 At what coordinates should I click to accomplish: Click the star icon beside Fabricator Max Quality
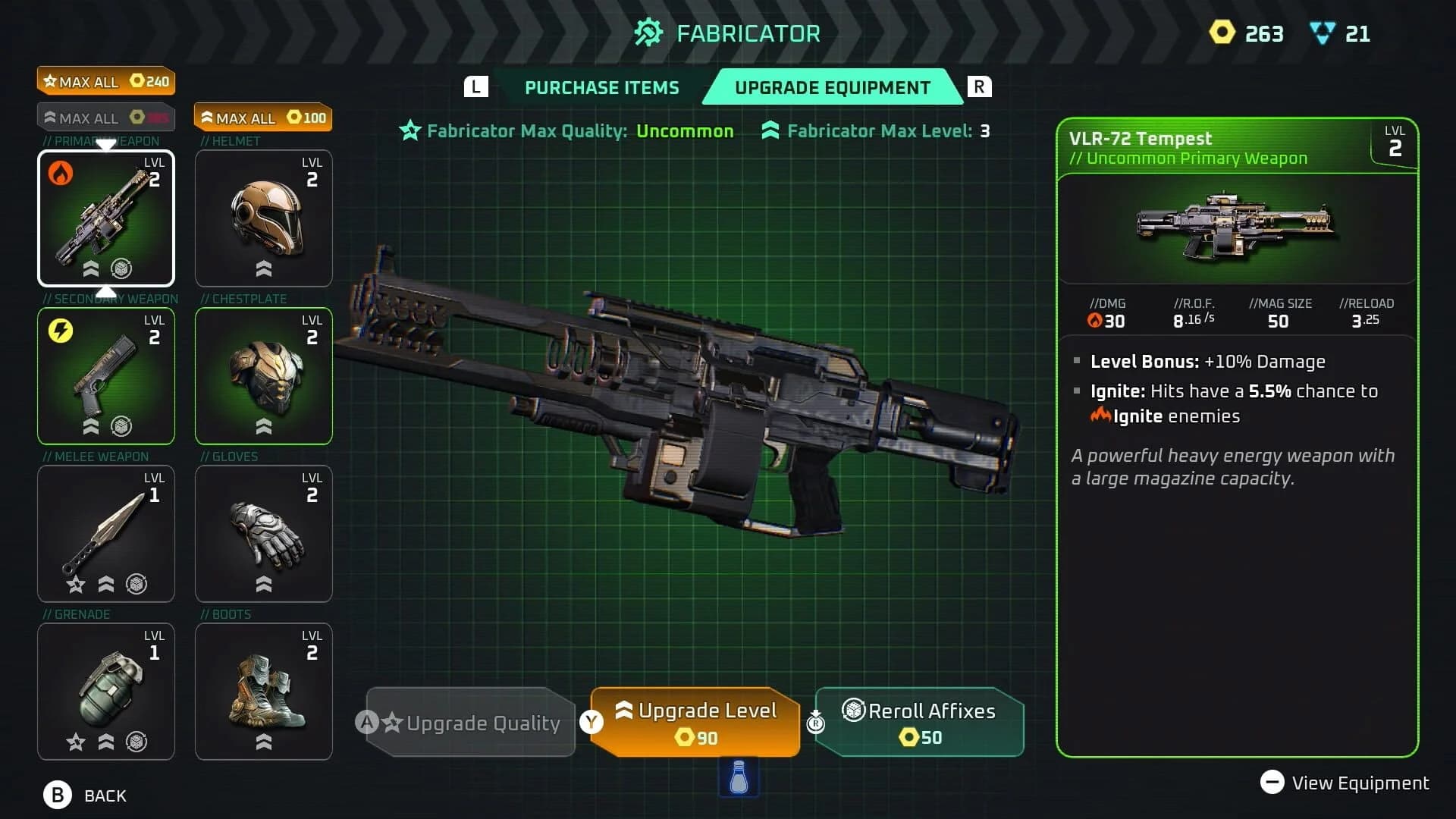(409, 130)
